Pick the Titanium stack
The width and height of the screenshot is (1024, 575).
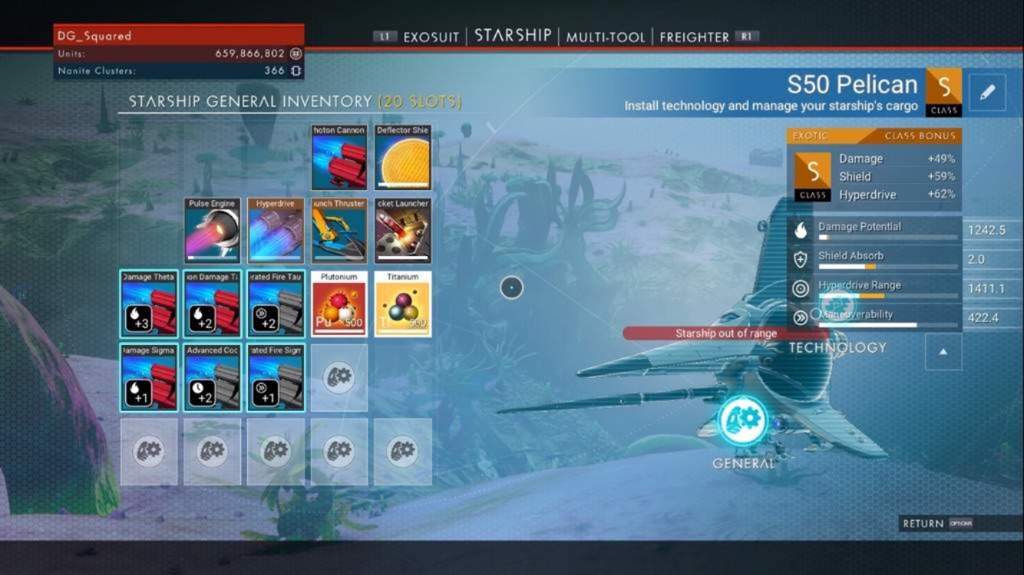click(x=402, y=304)
